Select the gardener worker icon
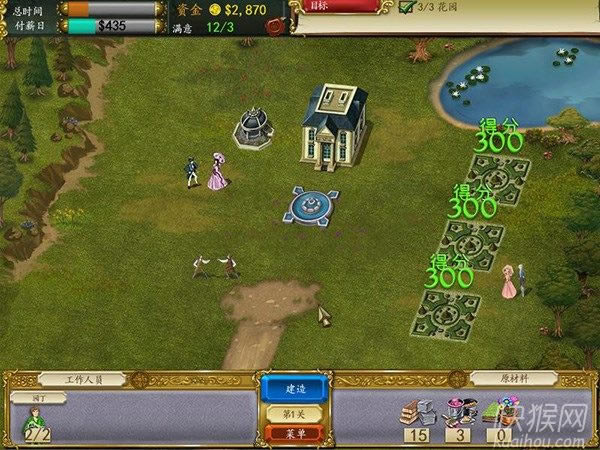Screen dimensions: 600x450 36,420
